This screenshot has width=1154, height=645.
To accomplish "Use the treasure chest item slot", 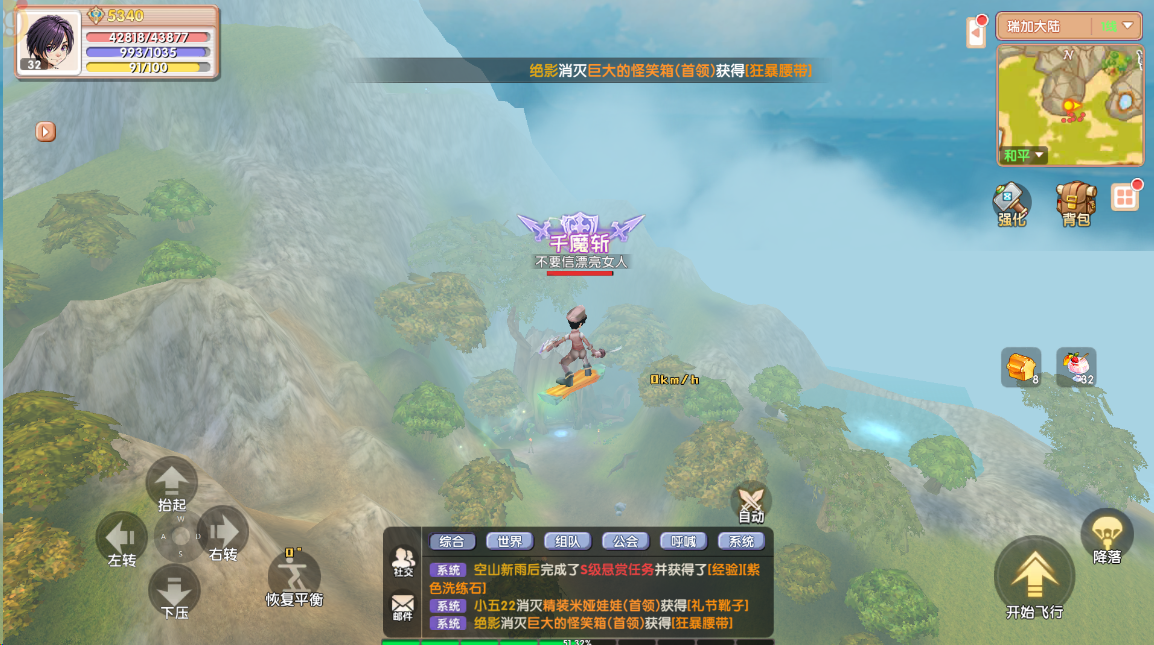I will coord(1021,367).
